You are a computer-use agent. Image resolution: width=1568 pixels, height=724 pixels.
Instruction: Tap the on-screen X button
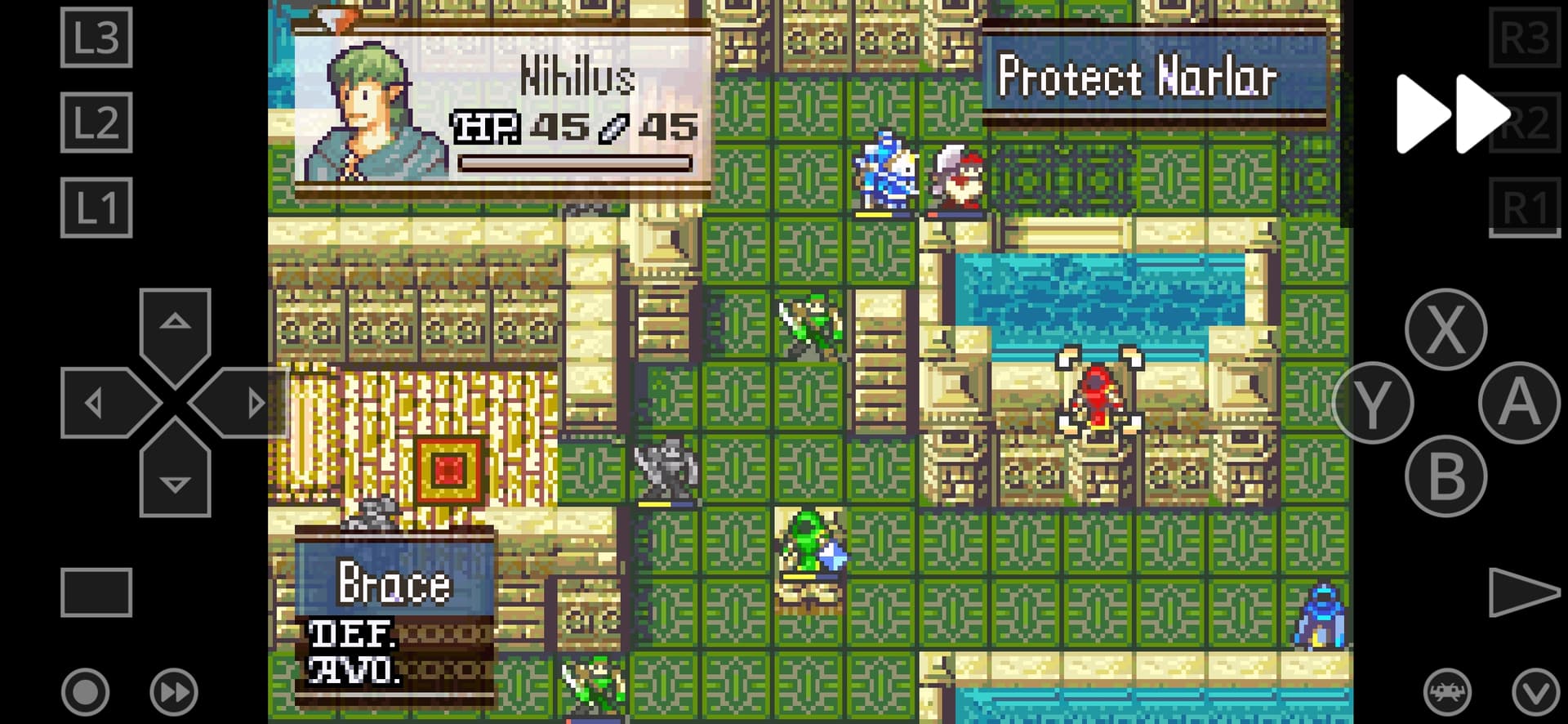(x=1445, y=329)
